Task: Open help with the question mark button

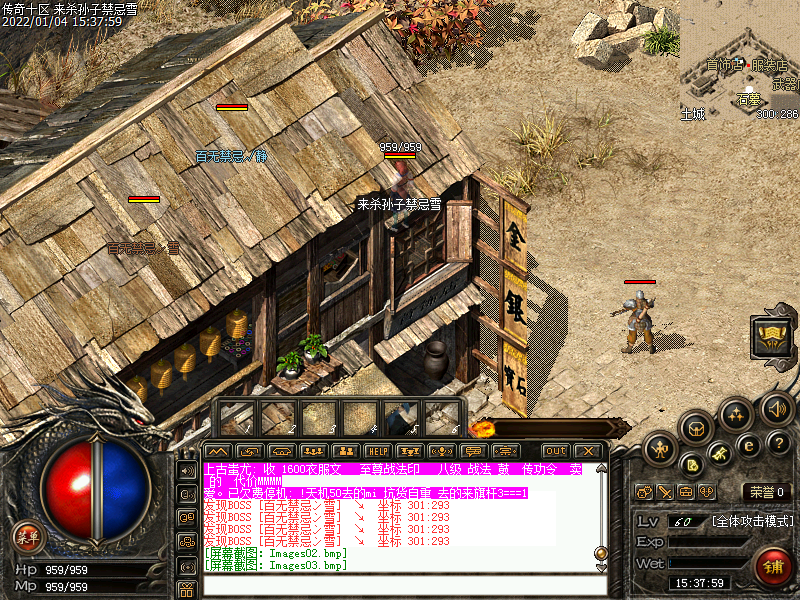Action: click(780, 441)
